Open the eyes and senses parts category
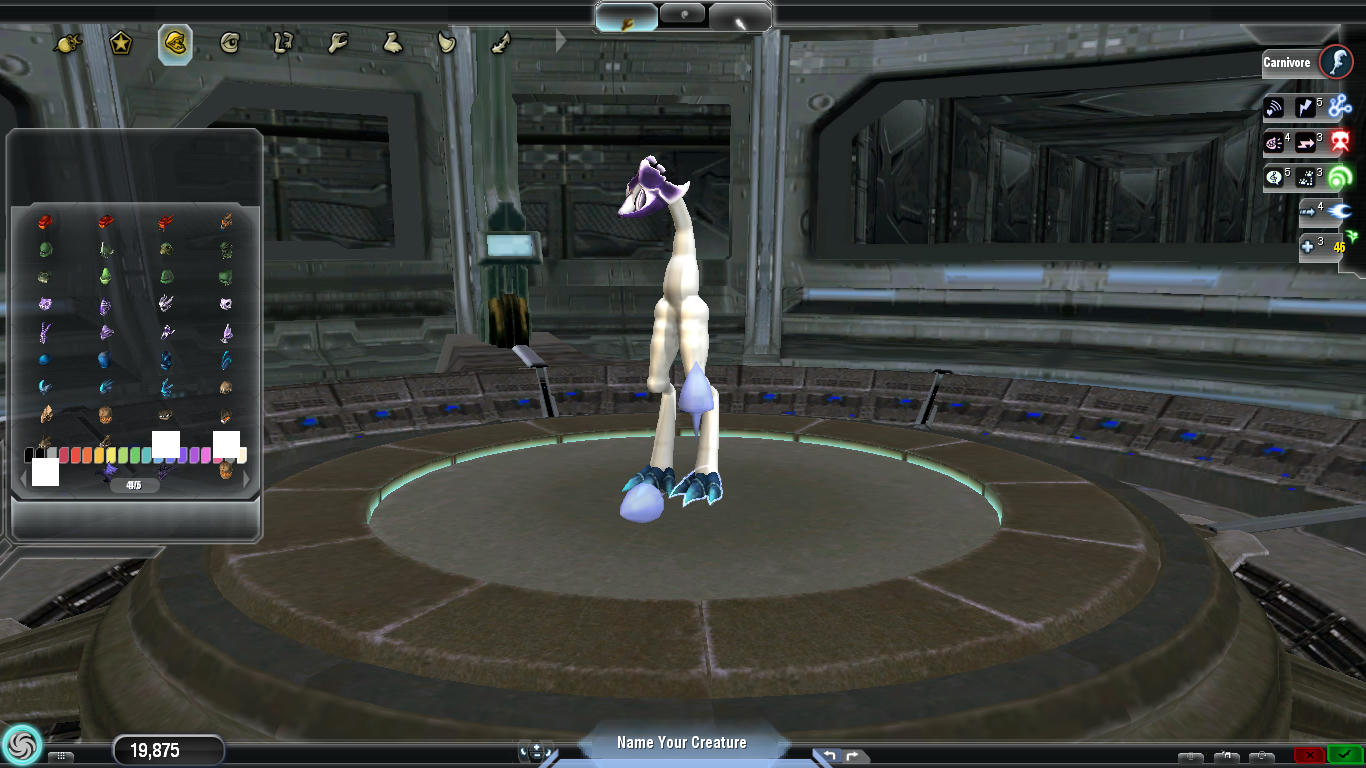1366x768 pixels. pos(230,44)
